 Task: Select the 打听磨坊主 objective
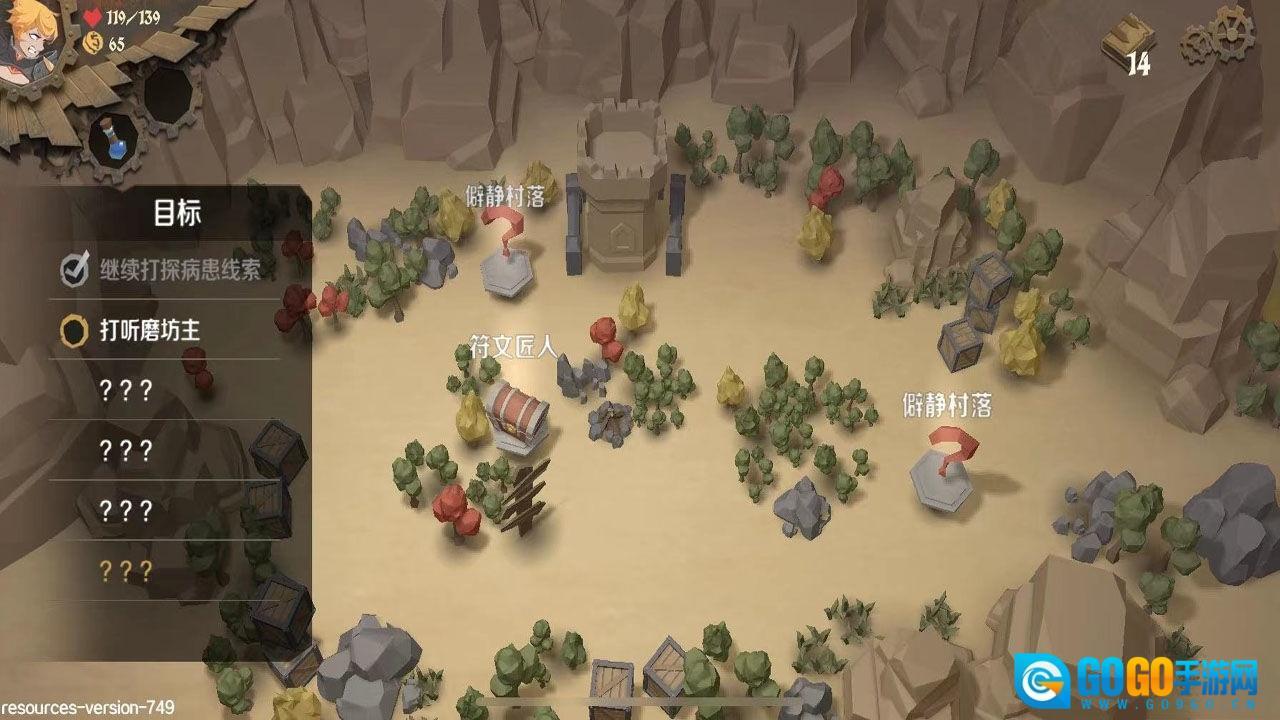(x=150, y=331)
